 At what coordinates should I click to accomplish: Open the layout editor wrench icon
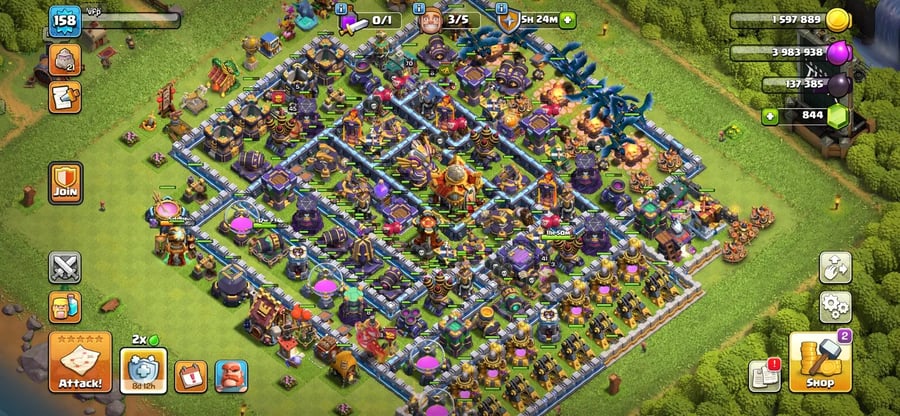[835, 267]
